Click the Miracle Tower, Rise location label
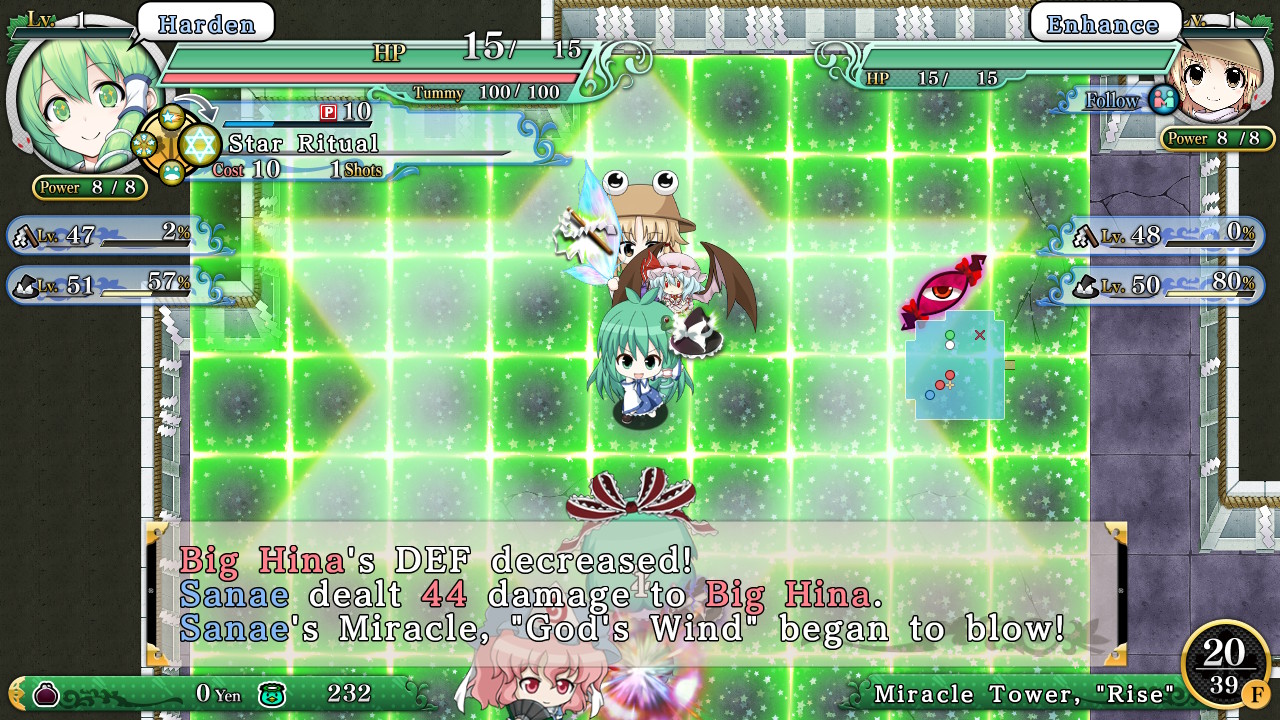This screenshot has width=1280, height=720. coord(1022,693)
